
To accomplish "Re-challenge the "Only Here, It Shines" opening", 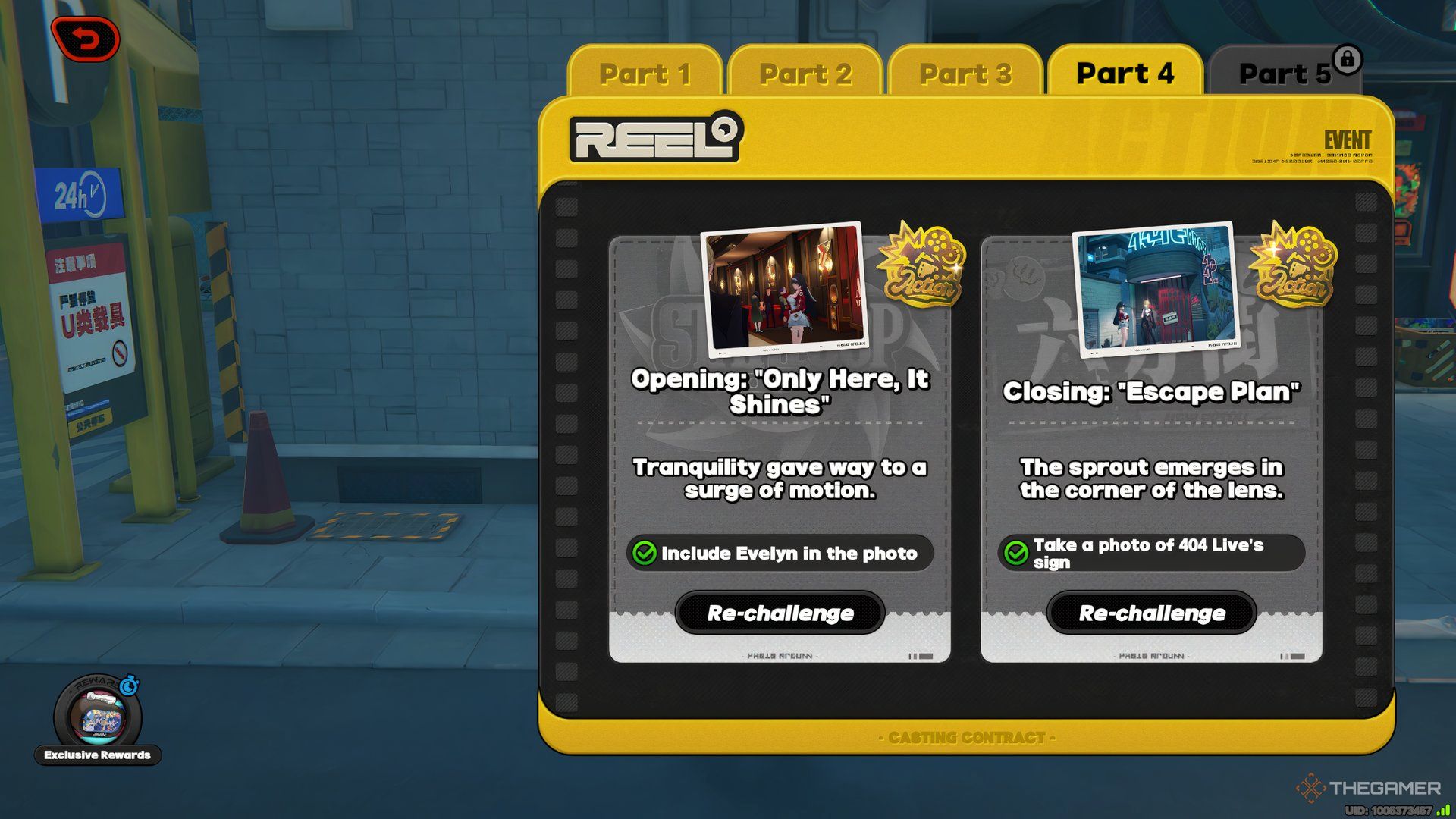I will point(780,613).
